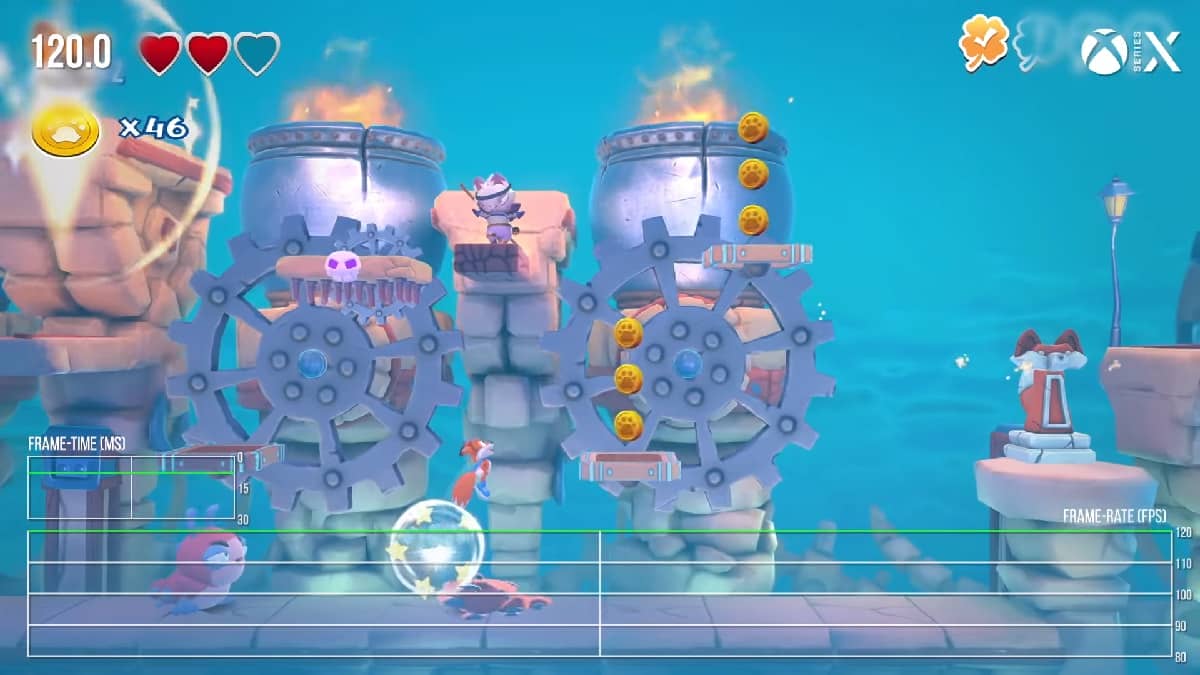Click the gold paw coin icon
This screenshot has width=1200, height=675.
coord(66,130)
